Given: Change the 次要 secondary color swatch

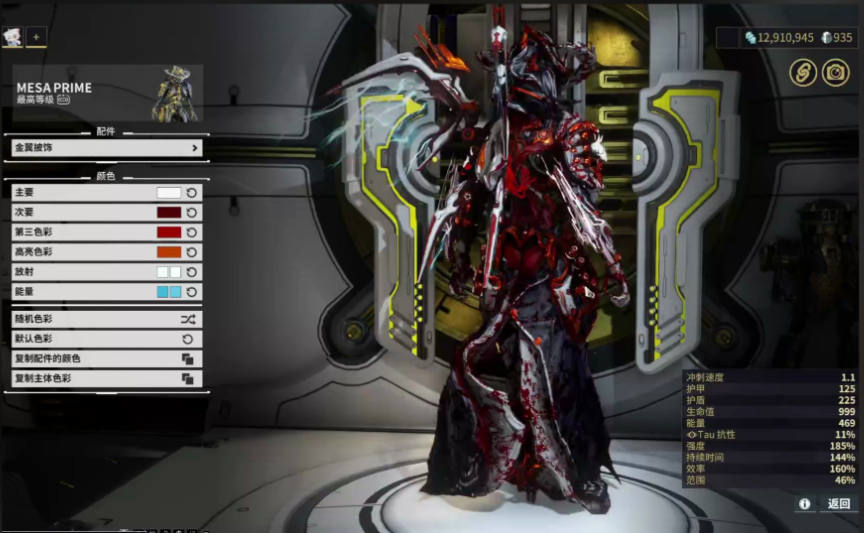Looking at the screenshot, I should click(169, 212).
